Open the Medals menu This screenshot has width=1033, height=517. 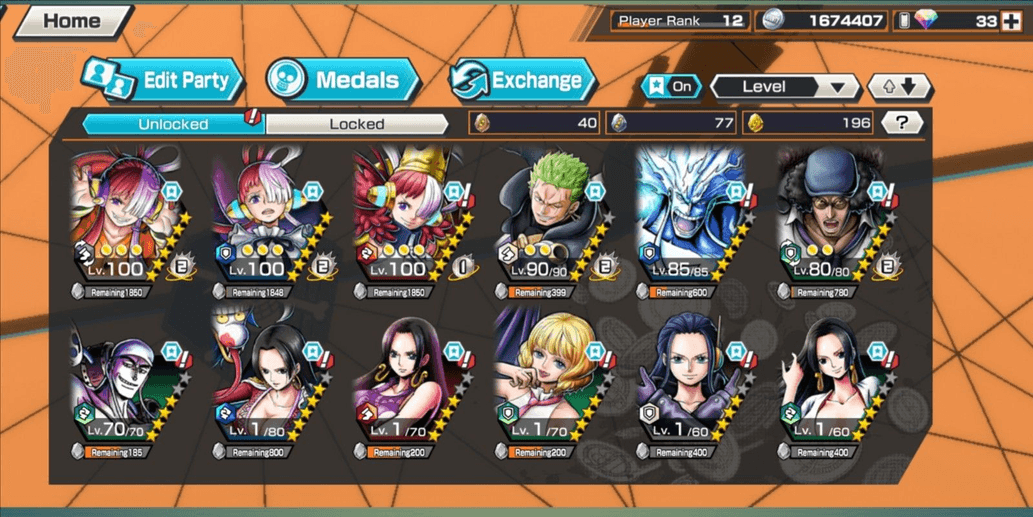tap(342, 80)
